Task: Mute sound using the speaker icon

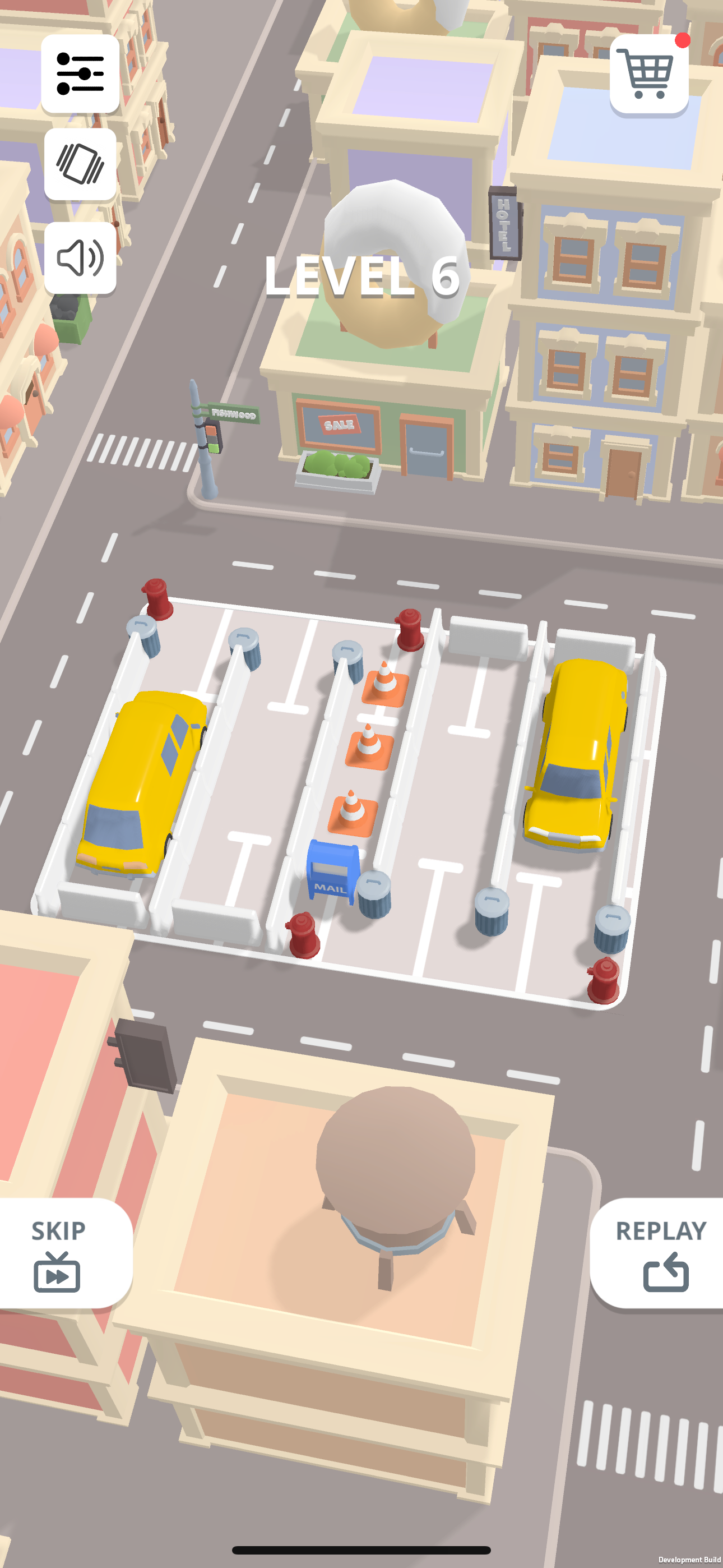Action: 80,258
